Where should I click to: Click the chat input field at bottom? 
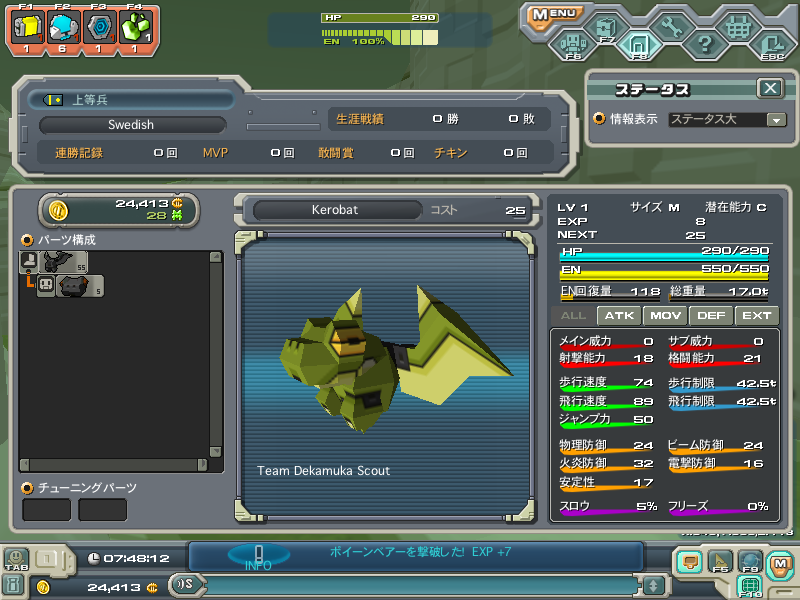coord(420,585)
